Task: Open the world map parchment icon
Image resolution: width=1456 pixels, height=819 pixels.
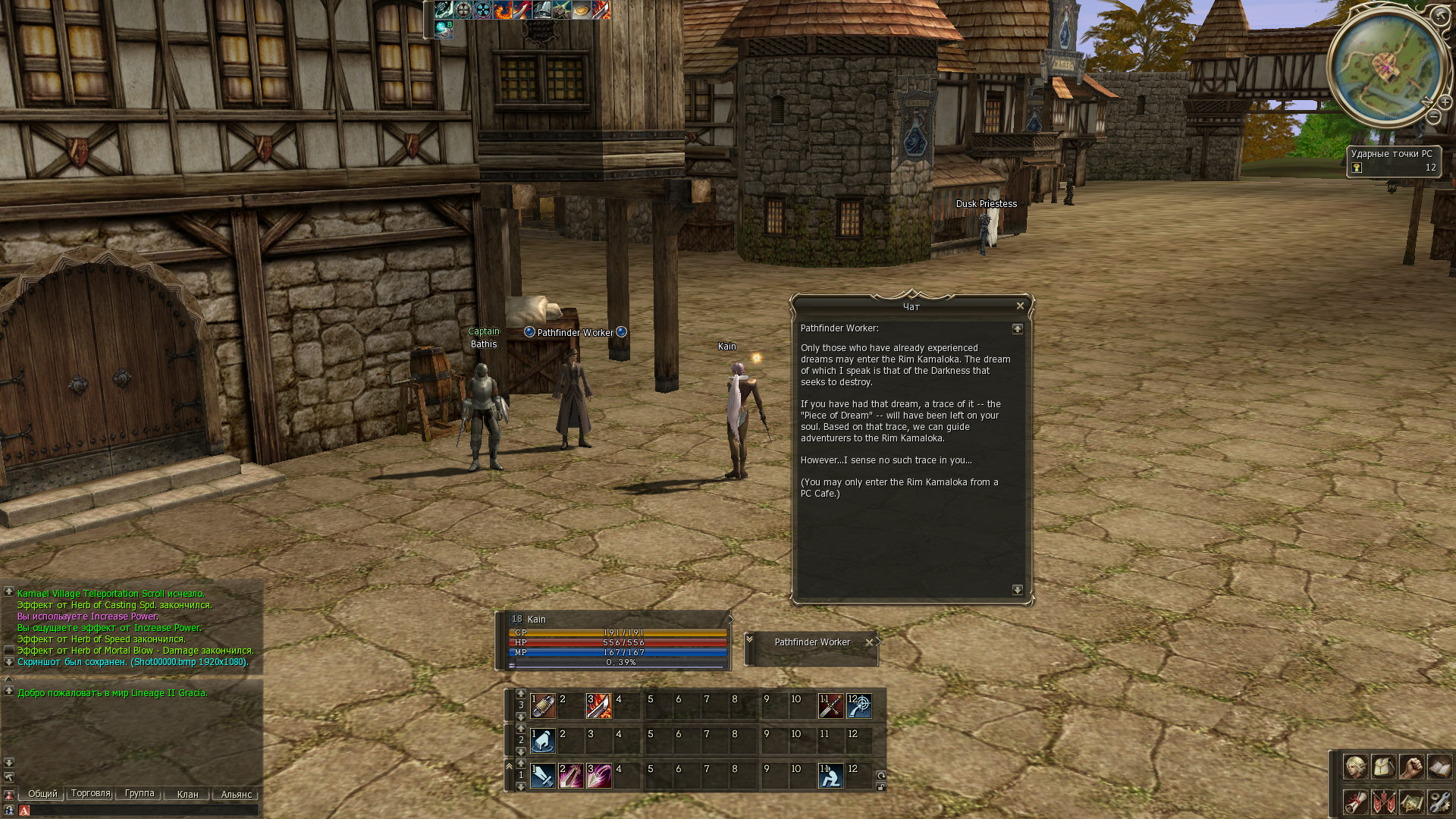Action: point(1411,802)
